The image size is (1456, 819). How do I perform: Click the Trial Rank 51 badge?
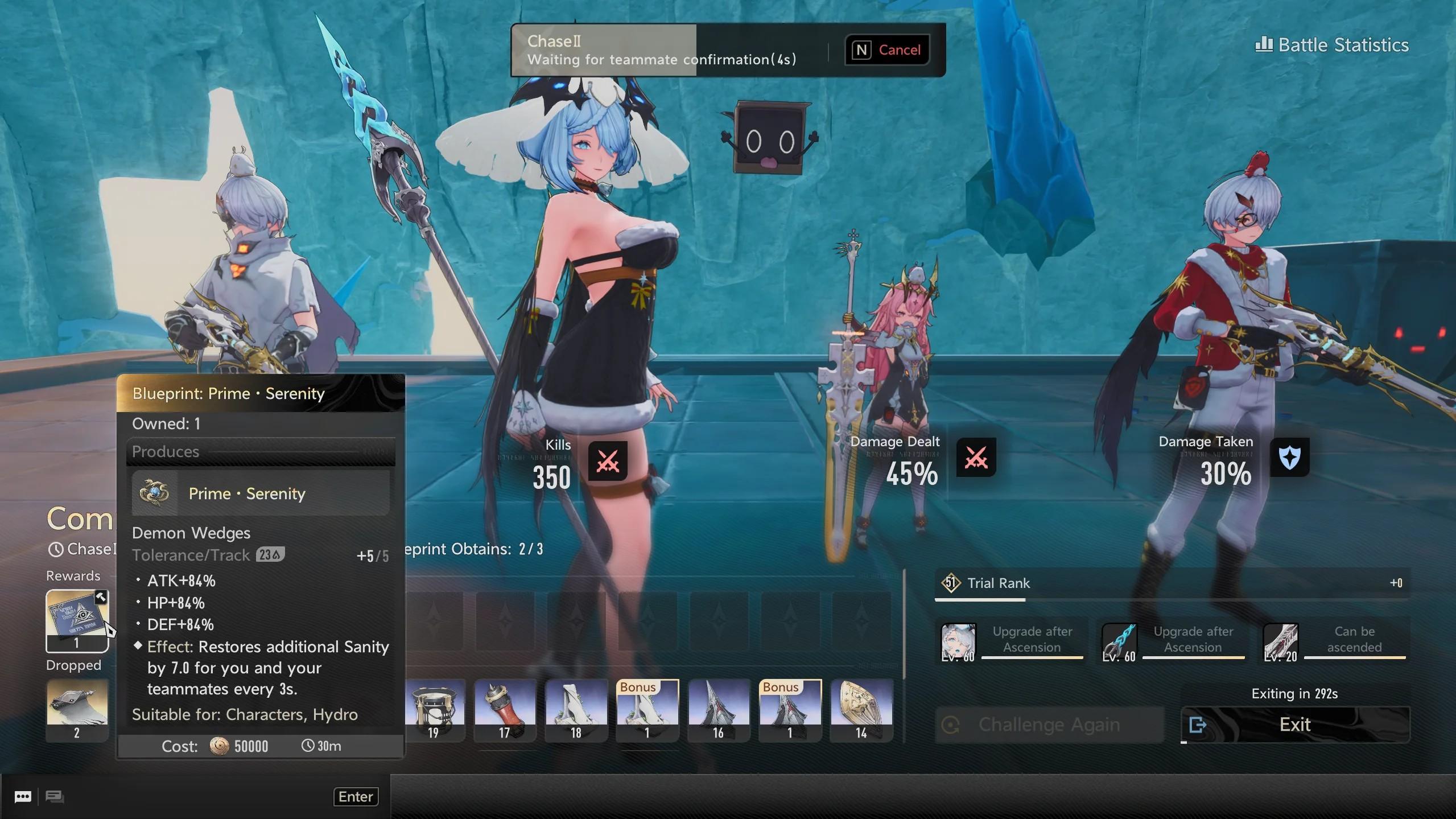tap(950, 583)
